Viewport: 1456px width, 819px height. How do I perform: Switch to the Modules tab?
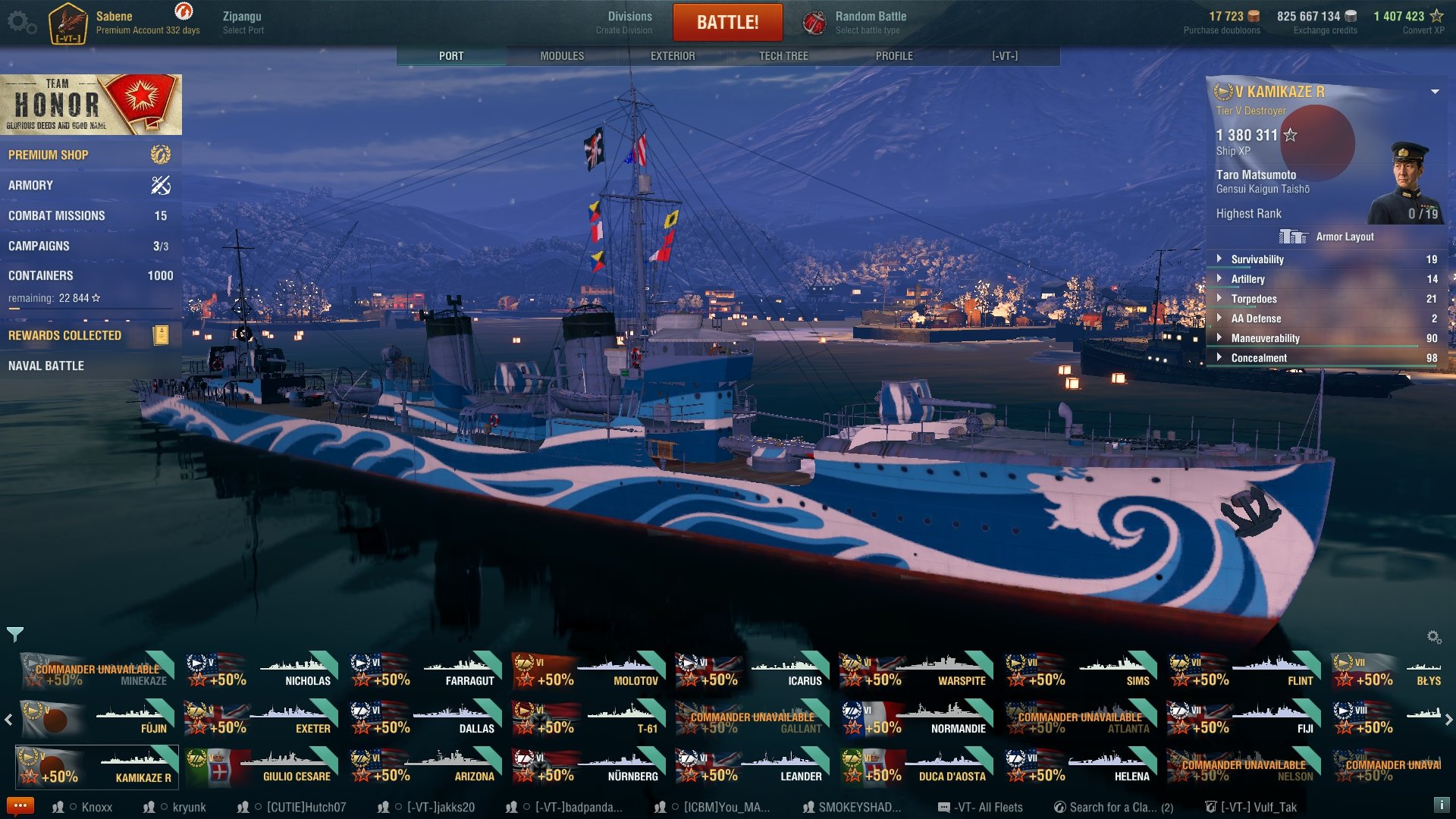click(x=562, y=56)
